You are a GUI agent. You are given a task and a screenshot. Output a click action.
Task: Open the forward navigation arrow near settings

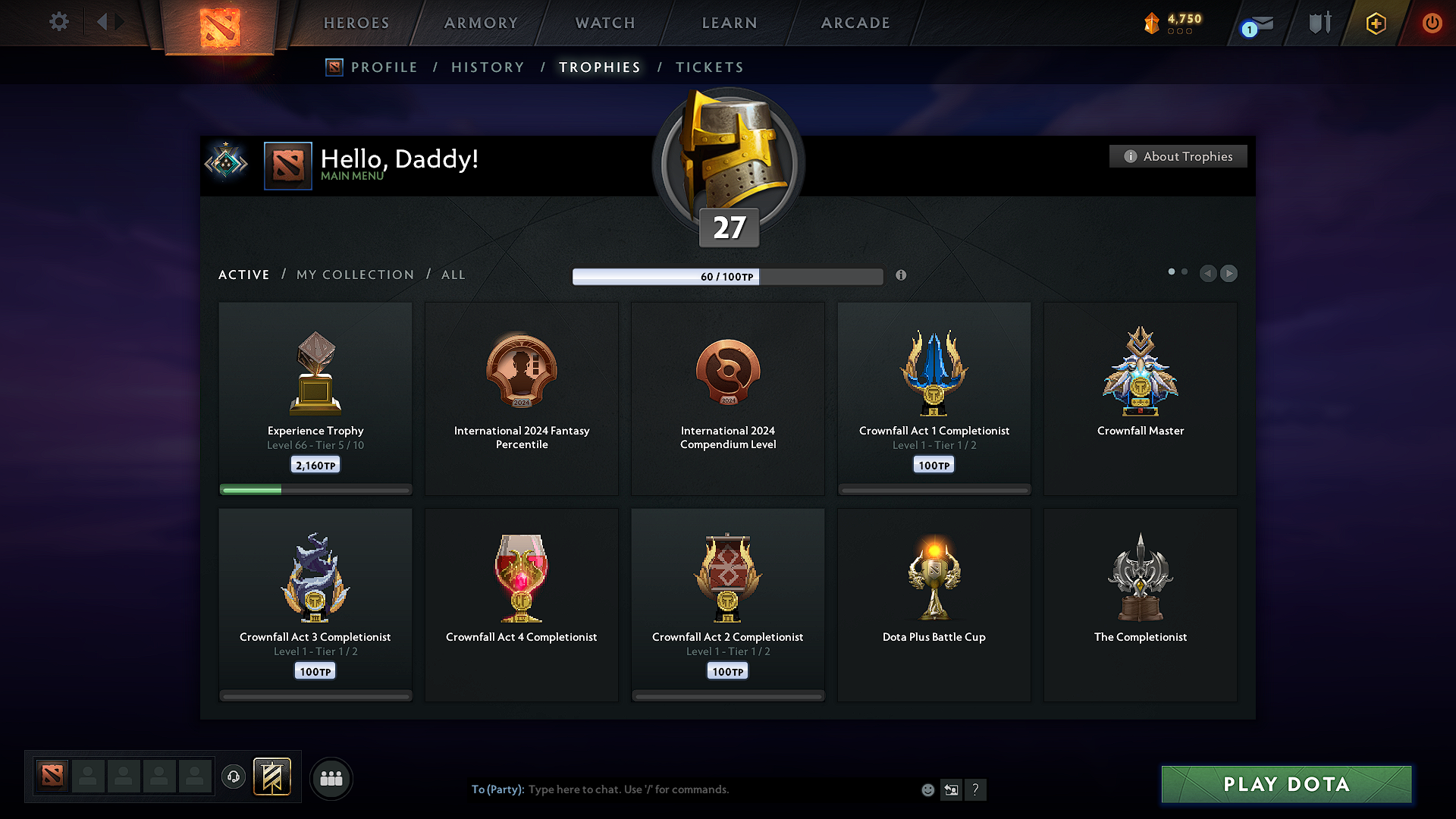[x=120, y=22]
